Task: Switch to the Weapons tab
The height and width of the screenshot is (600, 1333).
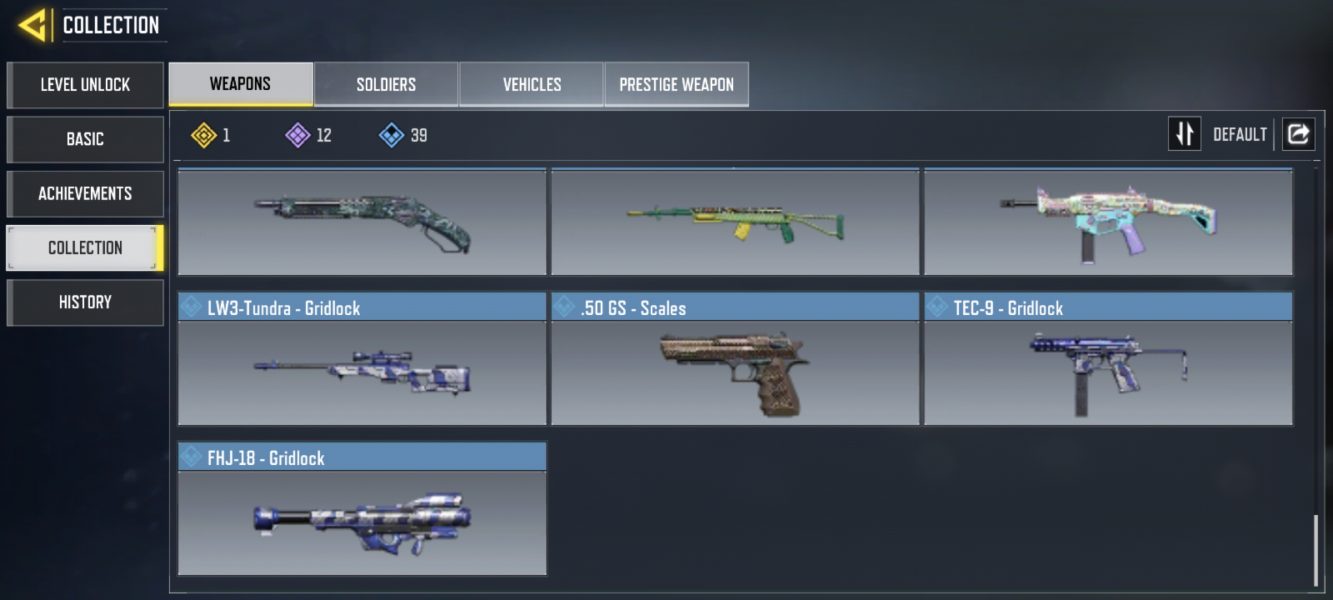Action: click(x=240, y=84)
